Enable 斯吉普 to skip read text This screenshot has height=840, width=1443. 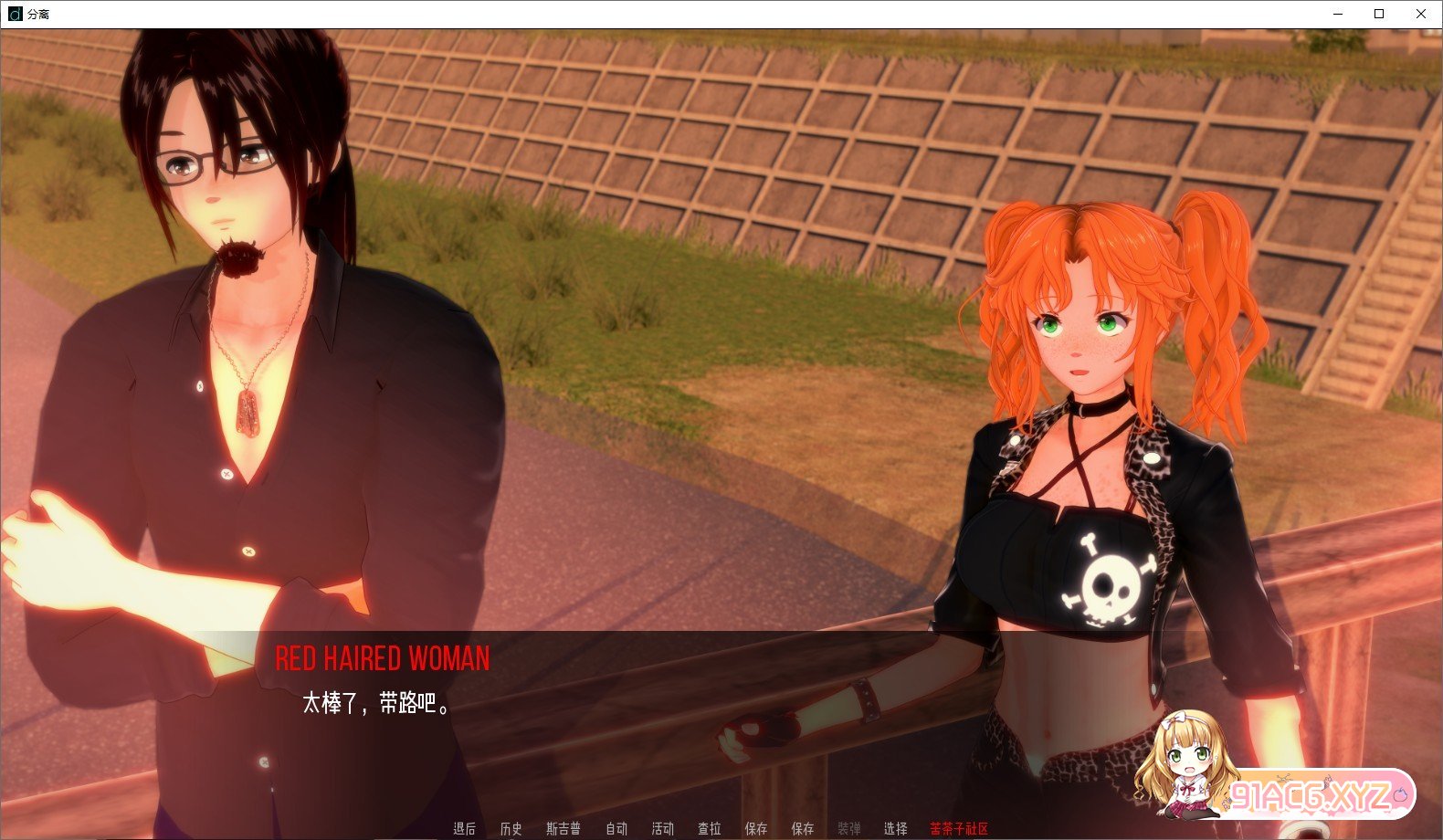[x=564, y=829]
